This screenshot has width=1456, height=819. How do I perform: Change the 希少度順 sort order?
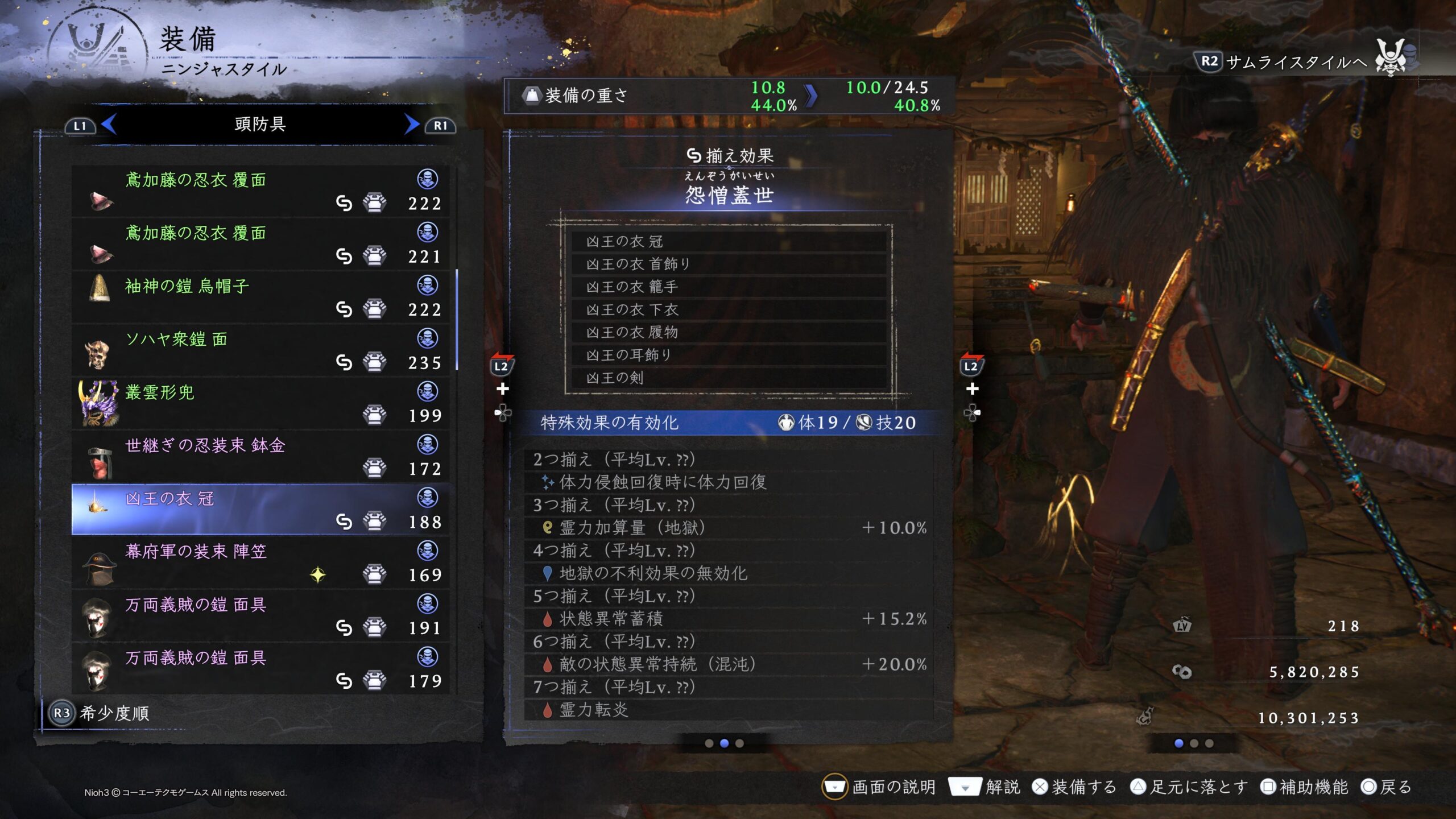(x=100, y=713)
